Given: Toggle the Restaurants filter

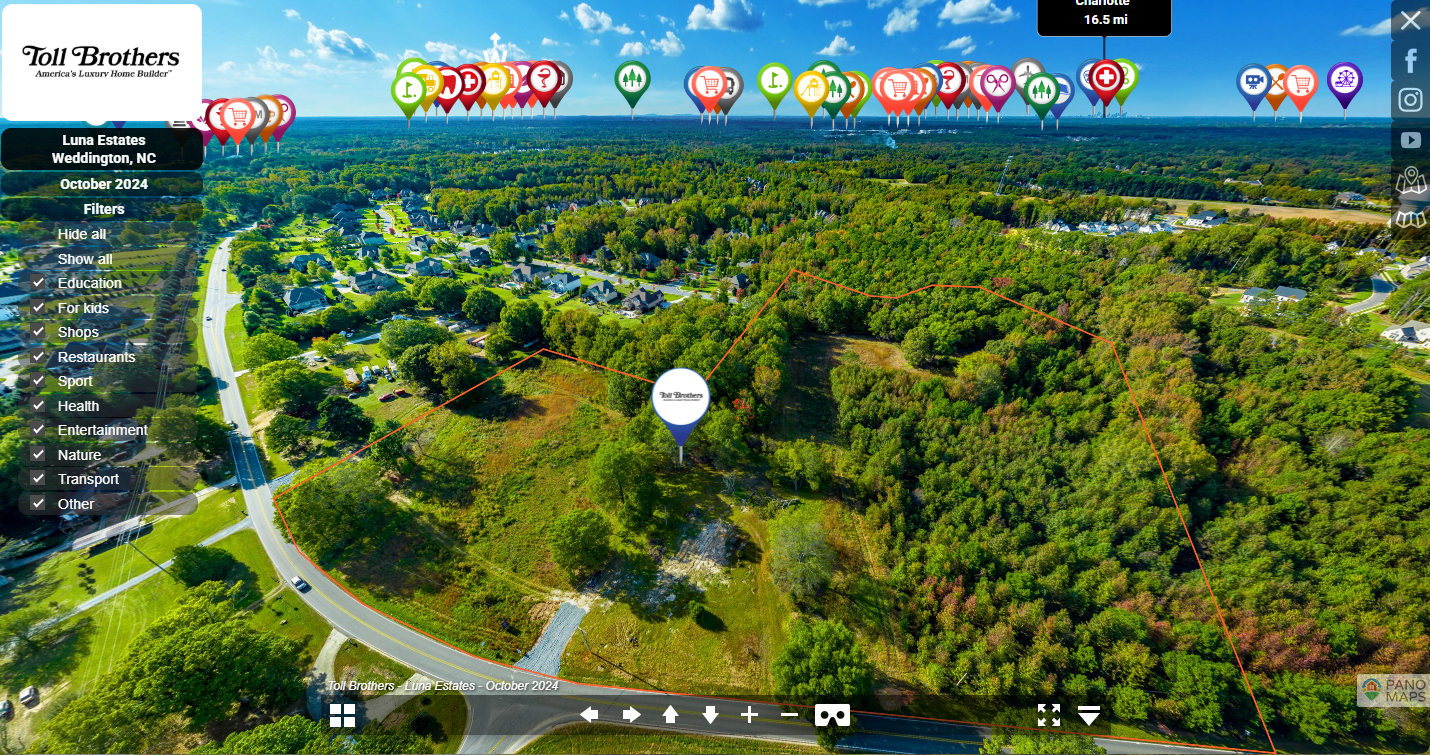Looking at the screenshot, I should pyautogui.click(x=39, y=357).
